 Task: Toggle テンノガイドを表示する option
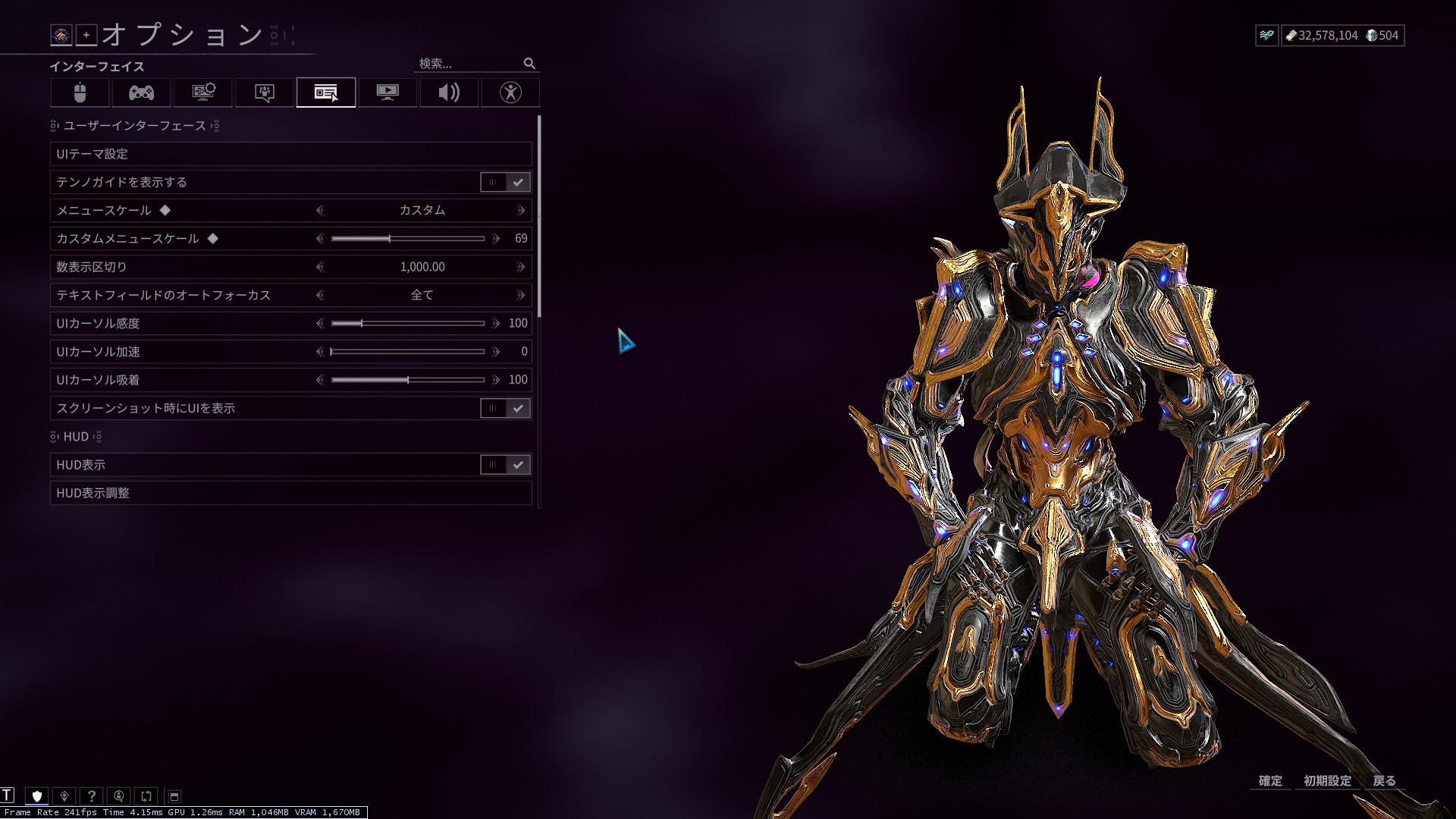click(x=505, y=182)
